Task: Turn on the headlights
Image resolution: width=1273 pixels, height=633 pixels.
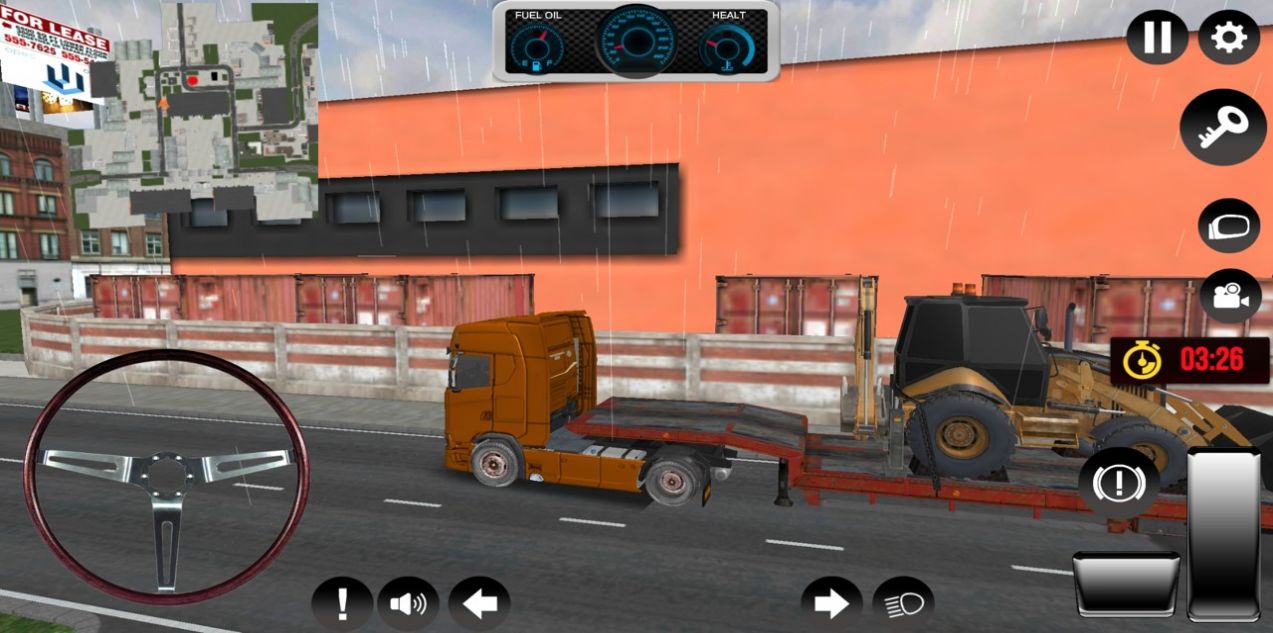Action: [903, 604]
